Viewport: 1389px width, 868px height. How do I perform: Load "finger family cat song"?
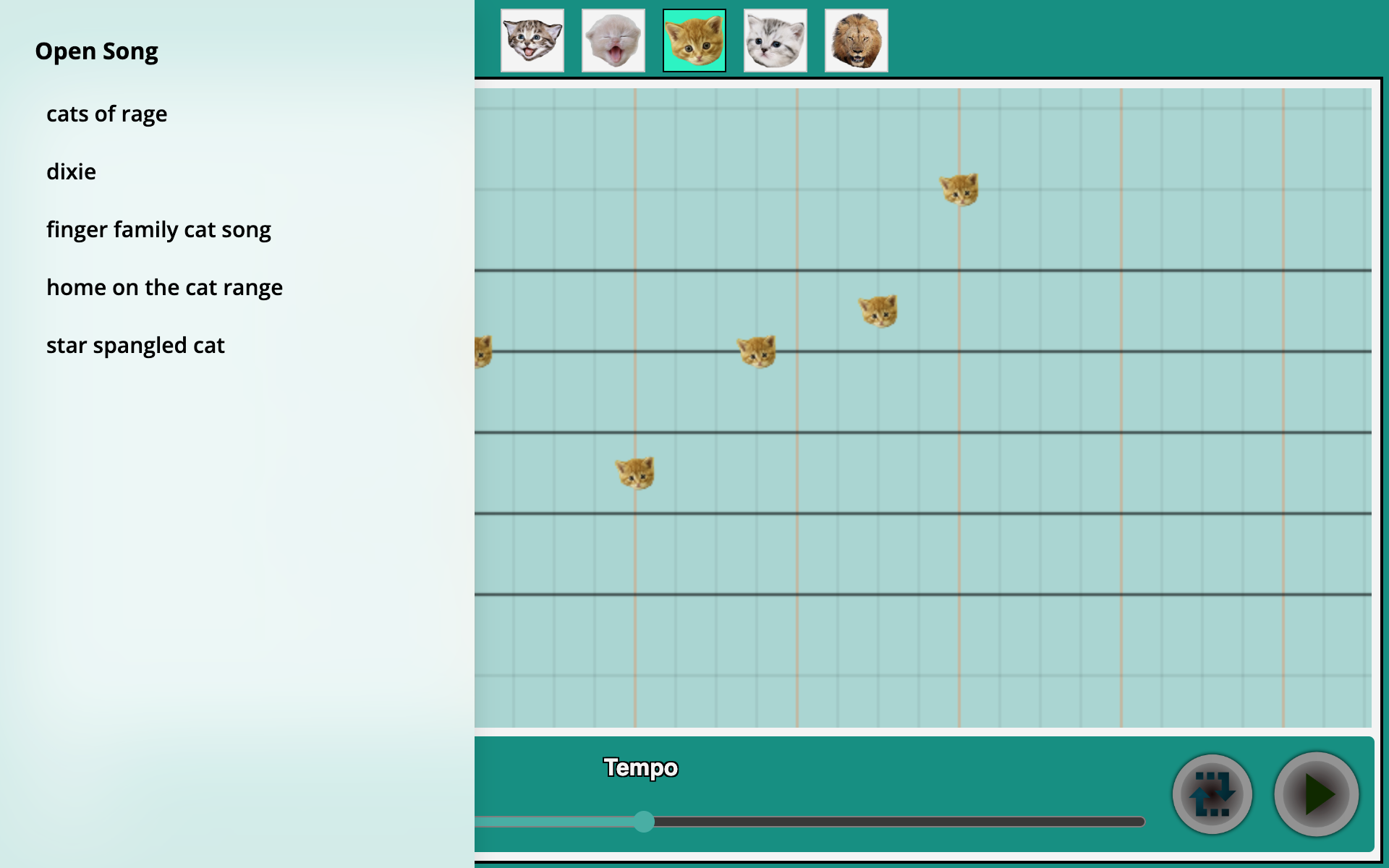click(159, 229)
